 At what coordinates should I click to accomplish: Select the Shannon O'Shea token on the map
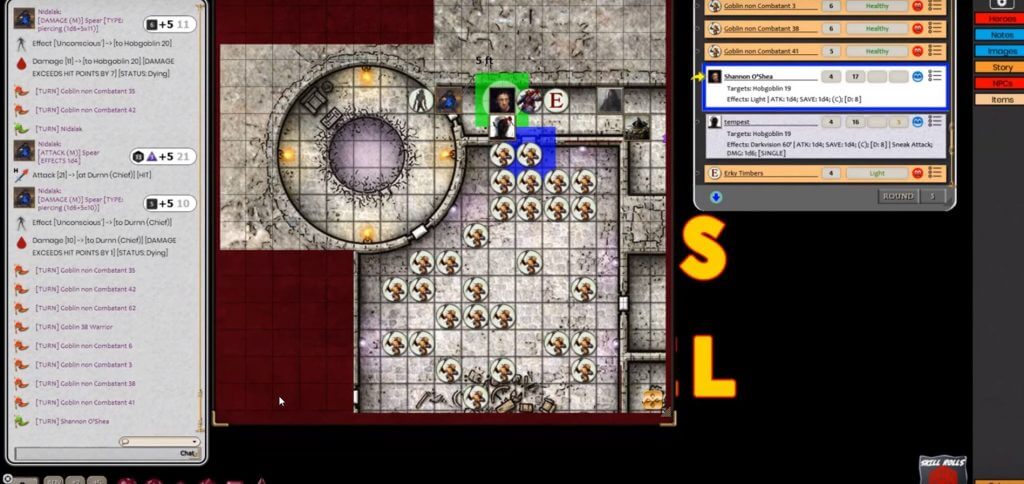tap(501, 99)
